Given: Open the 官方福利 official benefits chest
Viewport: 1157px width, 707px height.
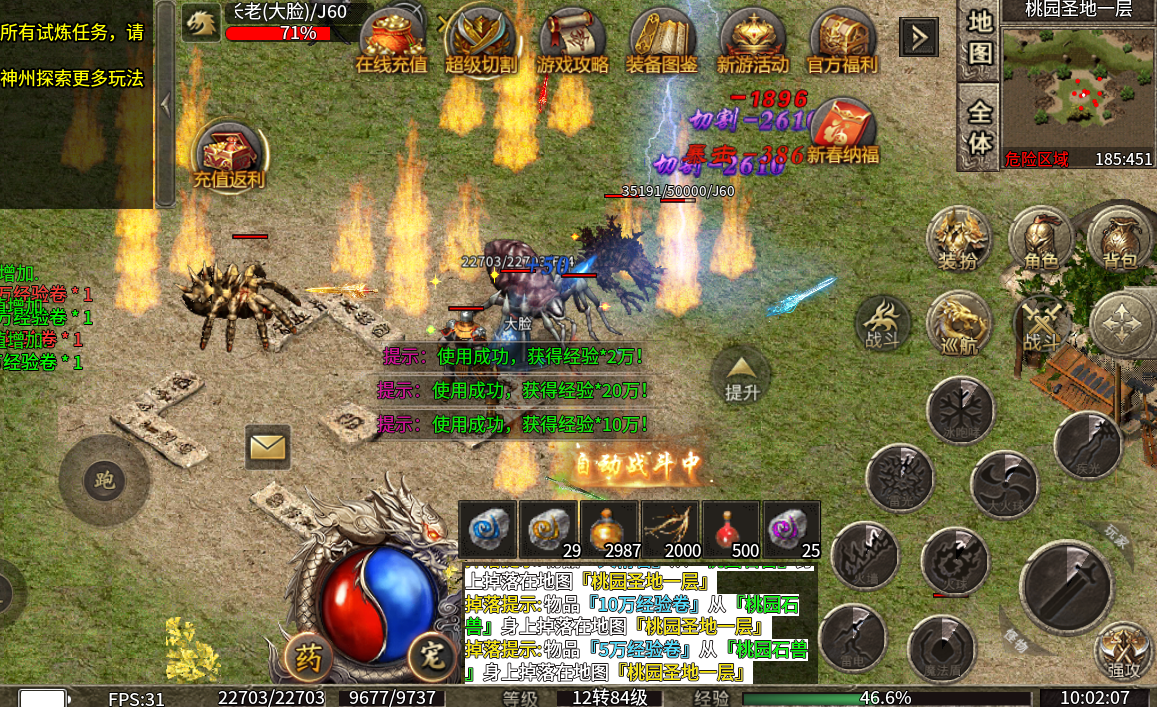Looking at the screenshot, I should tap(842, 40).
